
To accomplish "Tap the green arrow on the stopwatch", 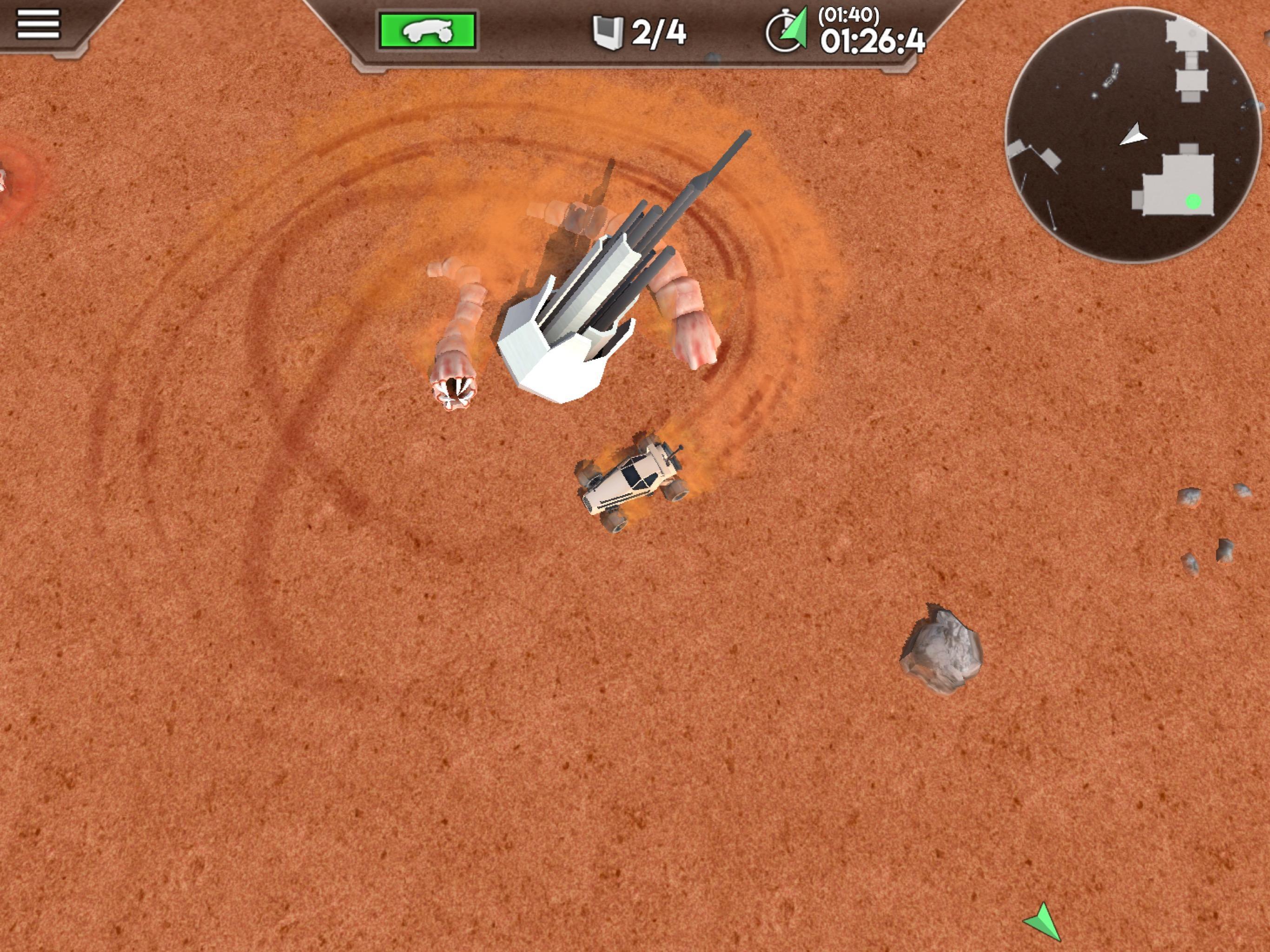I will pos(798,29).
